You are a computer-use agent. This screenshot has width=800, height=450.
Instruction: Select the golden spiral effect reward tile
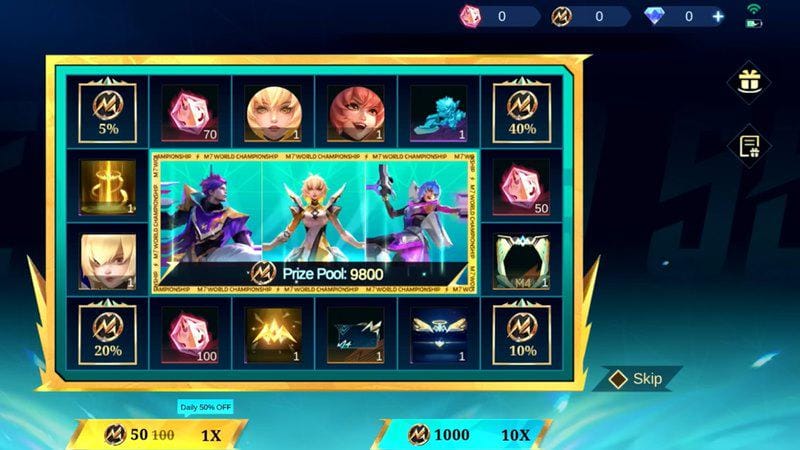tap(107, 185)
